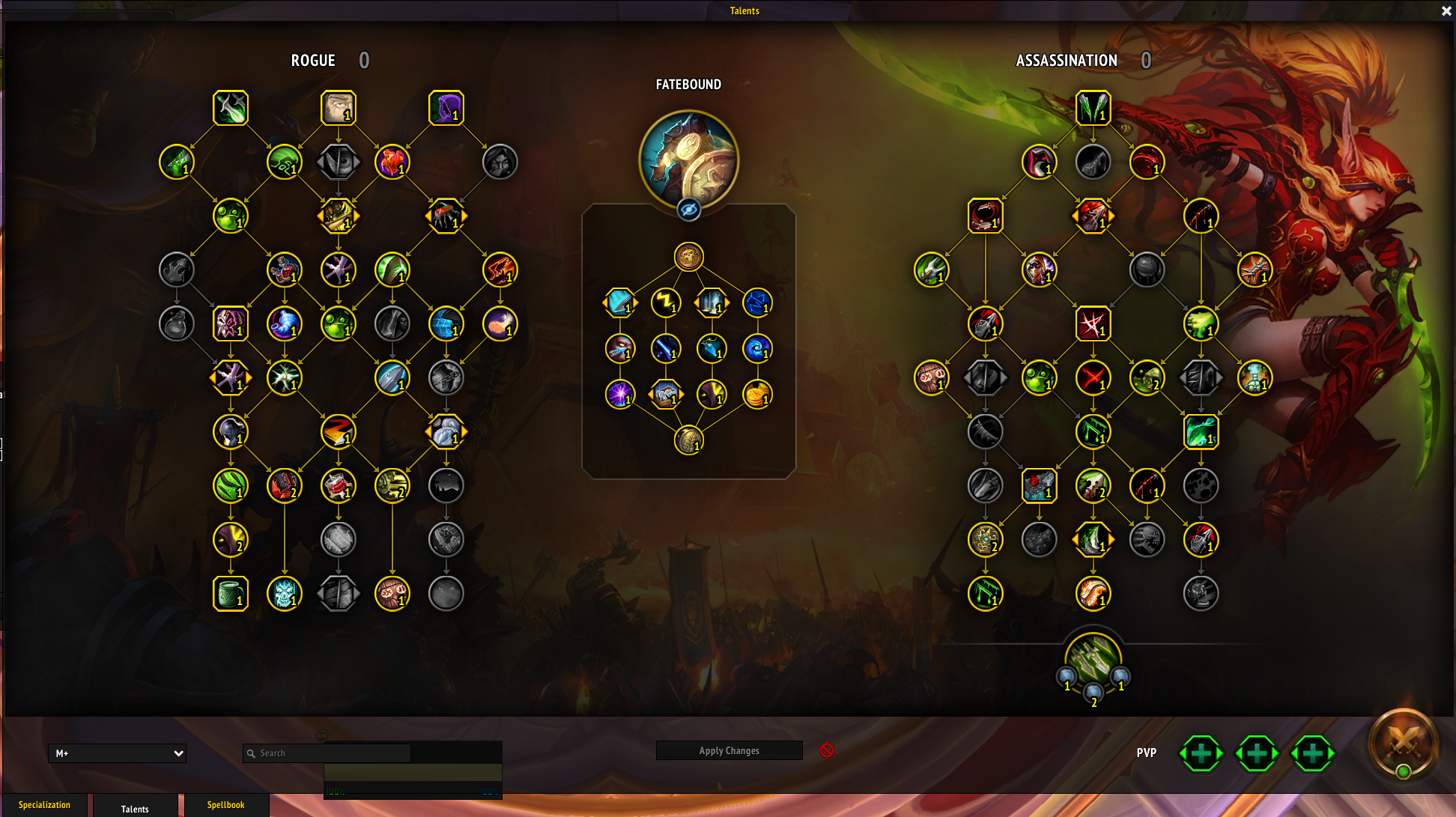Select the blue skull talent in Rogue tree
Screen dimensions: 1456x817
285,594
